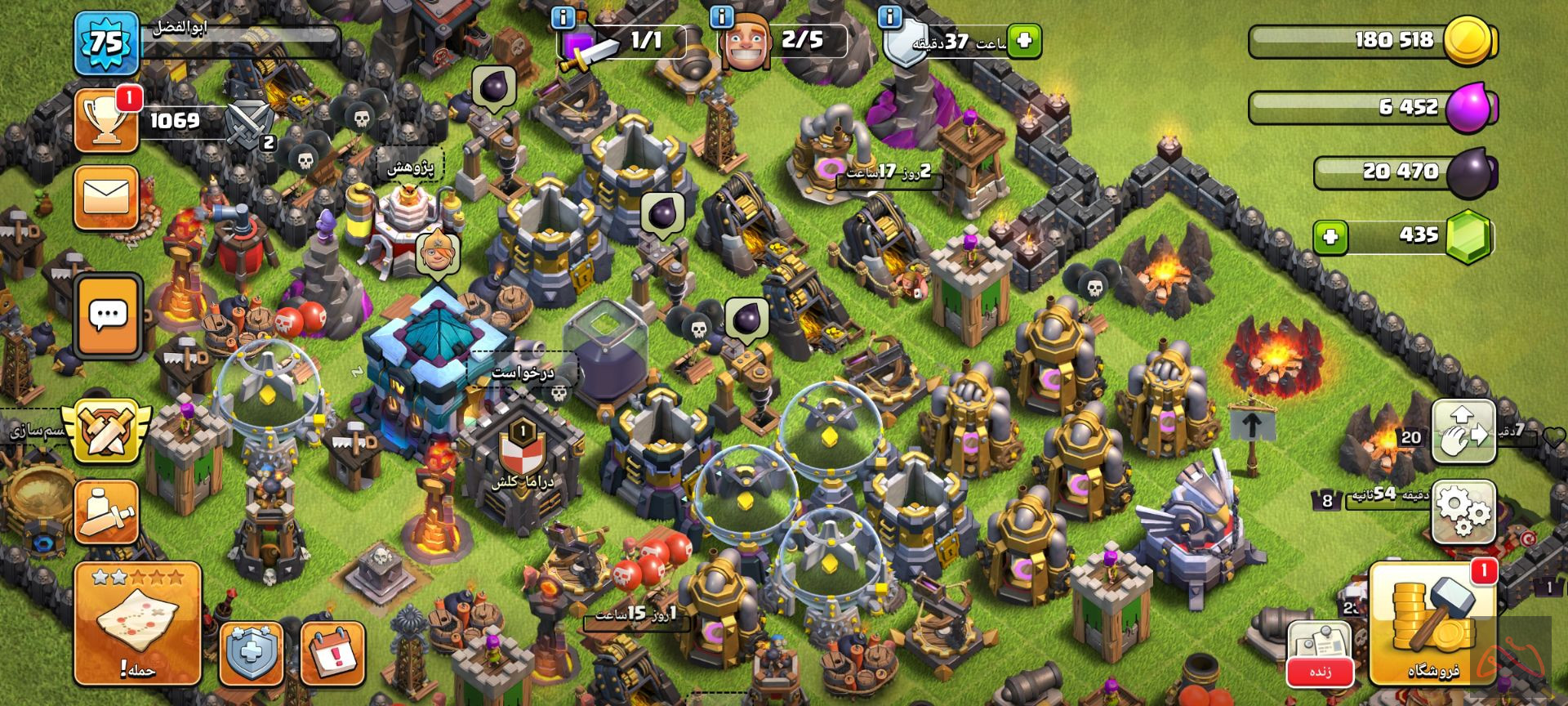Open the events calendar button
The image size is (1568, 706).
tap(332, 654)
